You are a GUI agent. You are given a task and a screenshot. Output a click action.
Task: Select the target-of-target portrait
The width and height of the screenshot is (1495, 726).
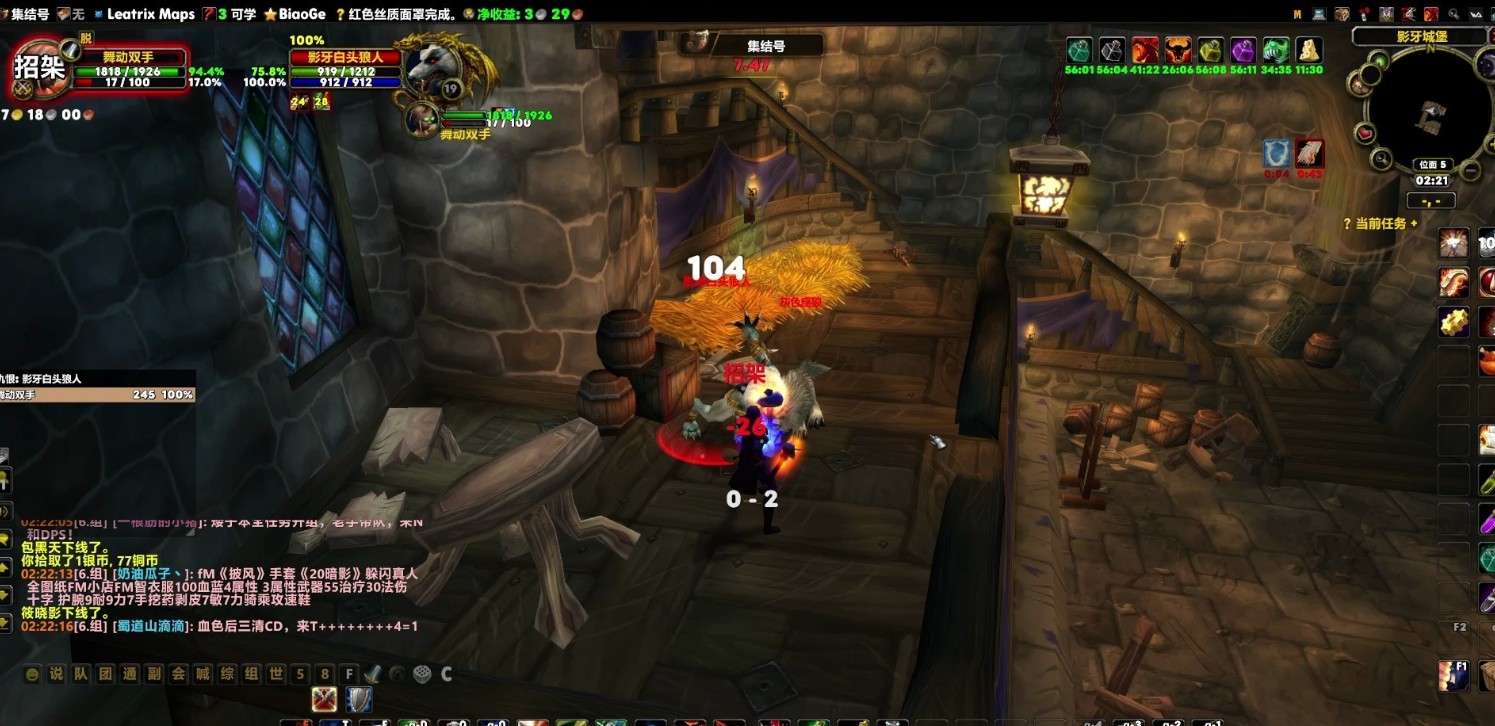coord(422,118)
